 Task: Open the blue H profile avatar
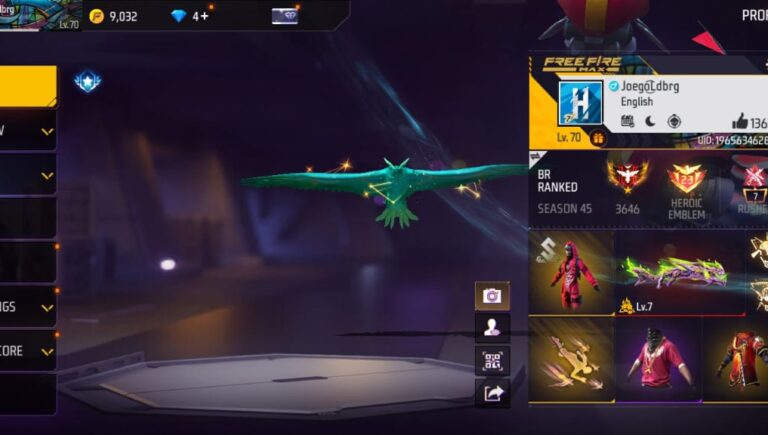click(580, 104)
